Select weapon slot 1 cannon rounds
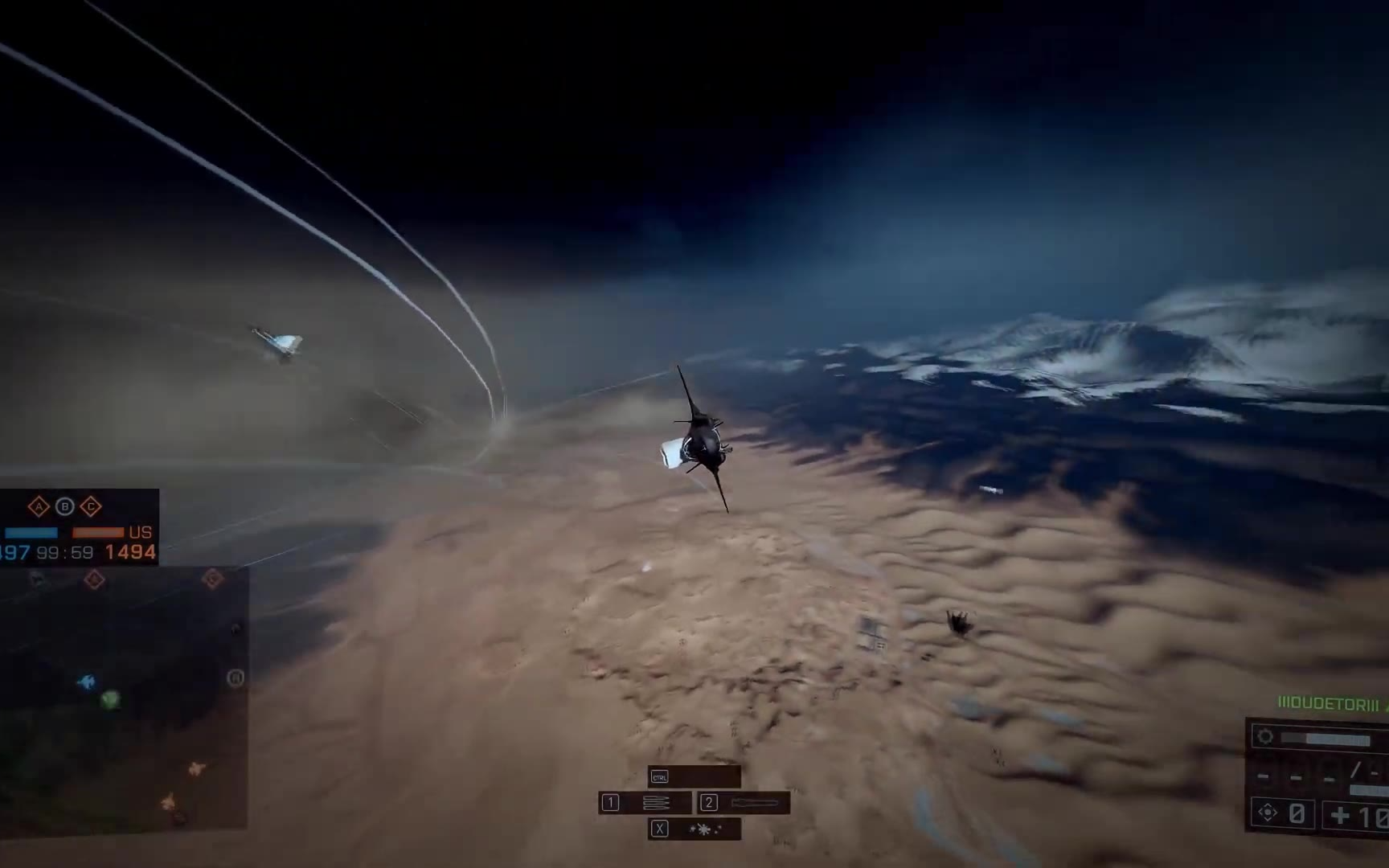This screenshot has height=868, width=1389. [645, 802]
